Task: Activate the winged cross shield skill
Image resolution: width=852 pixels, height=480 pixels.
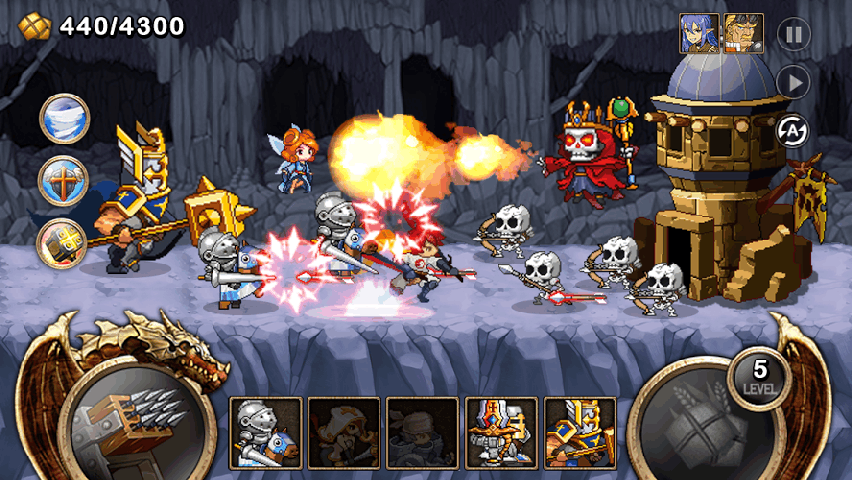Action: tap(63, 181)
